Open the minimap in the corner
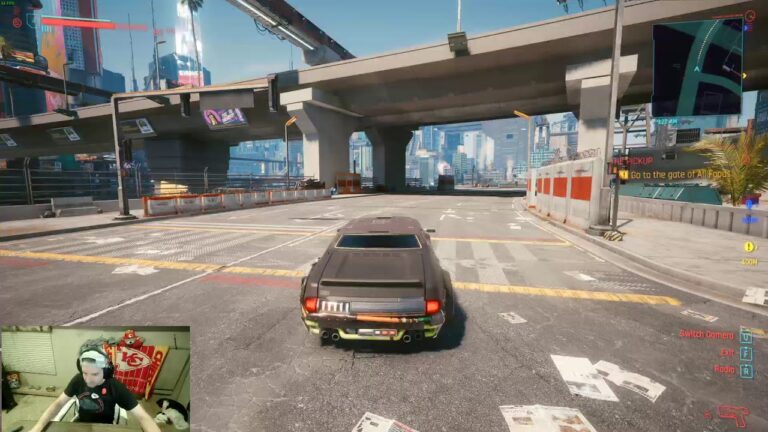The image size is (768, 432). pyautogui.click(x=697, y=67)
